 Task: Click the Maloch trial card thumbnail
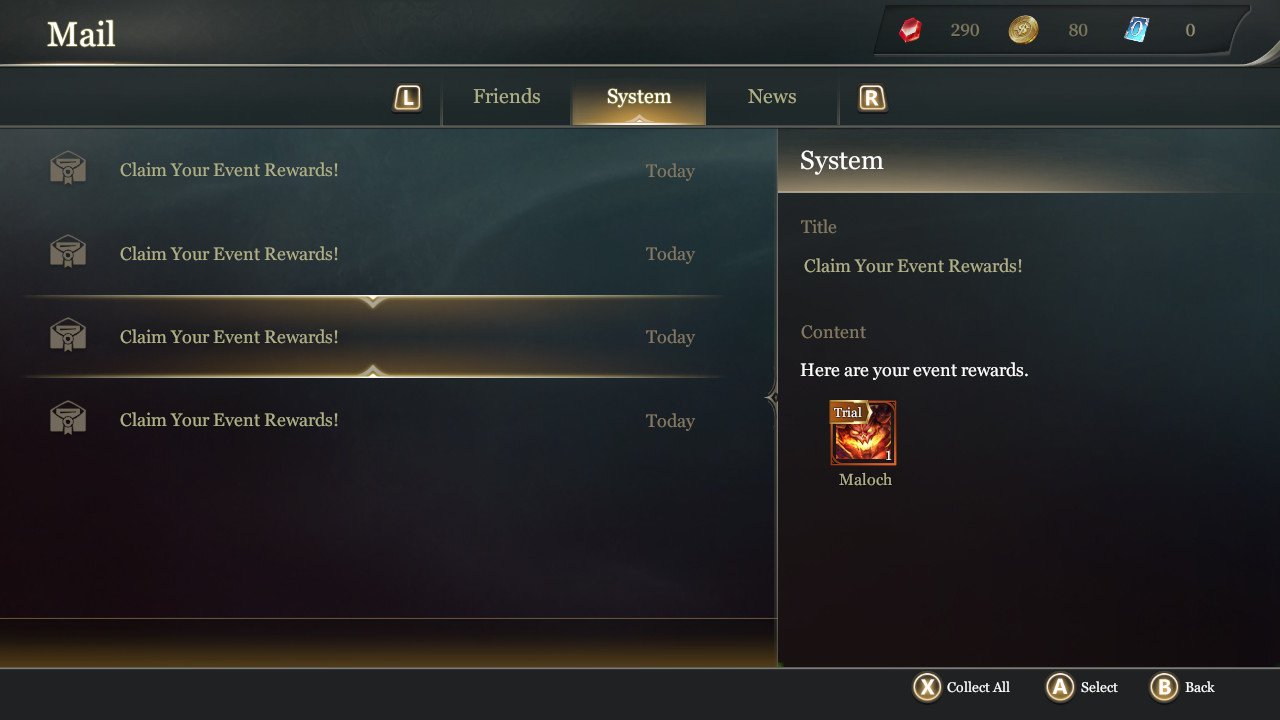[x=863, y=433]
